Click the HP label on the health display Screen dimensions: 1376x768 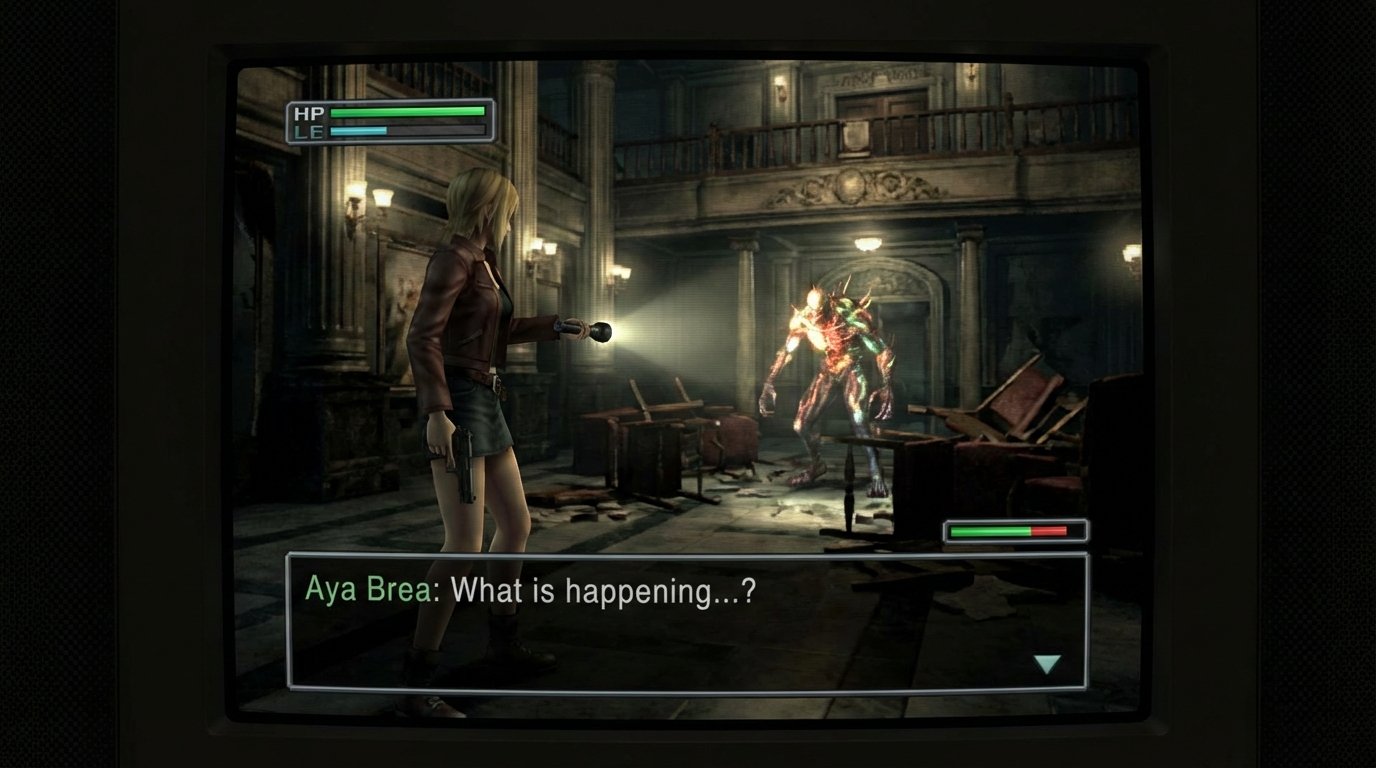click(312, 114)
